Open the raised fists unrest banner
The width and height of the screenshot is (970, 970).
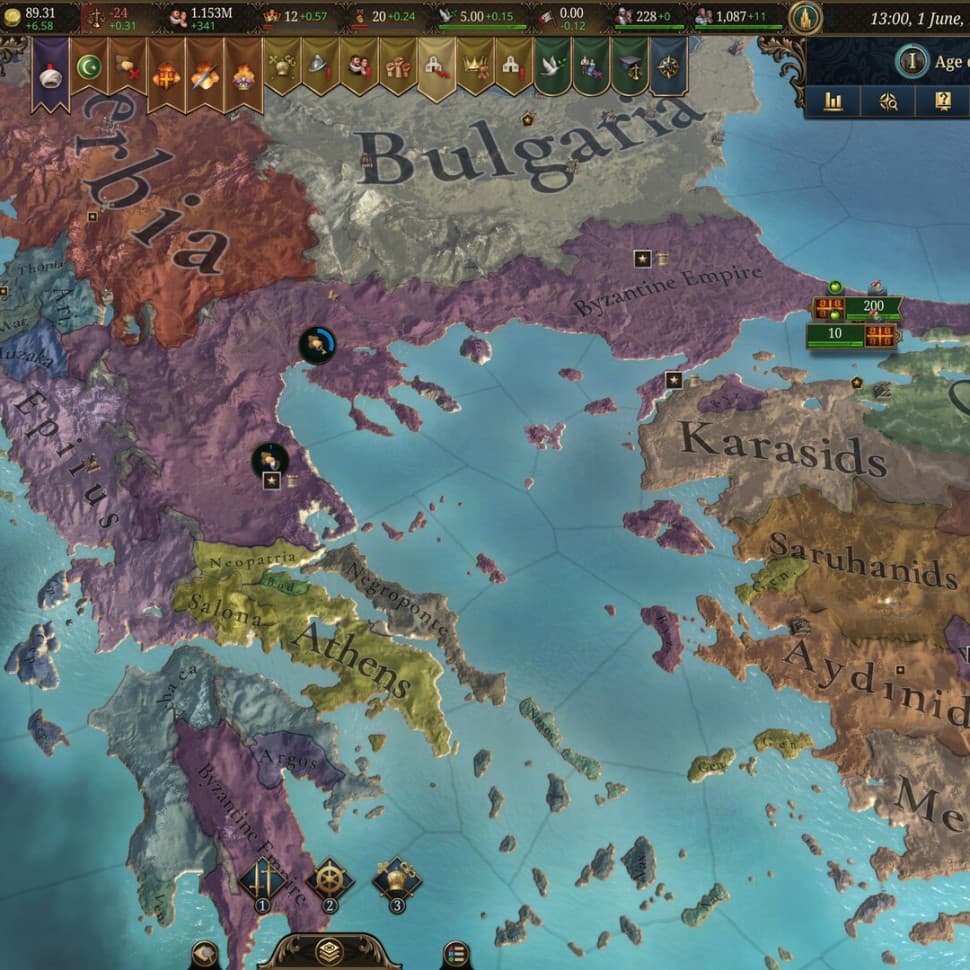(x=397, y=68)
